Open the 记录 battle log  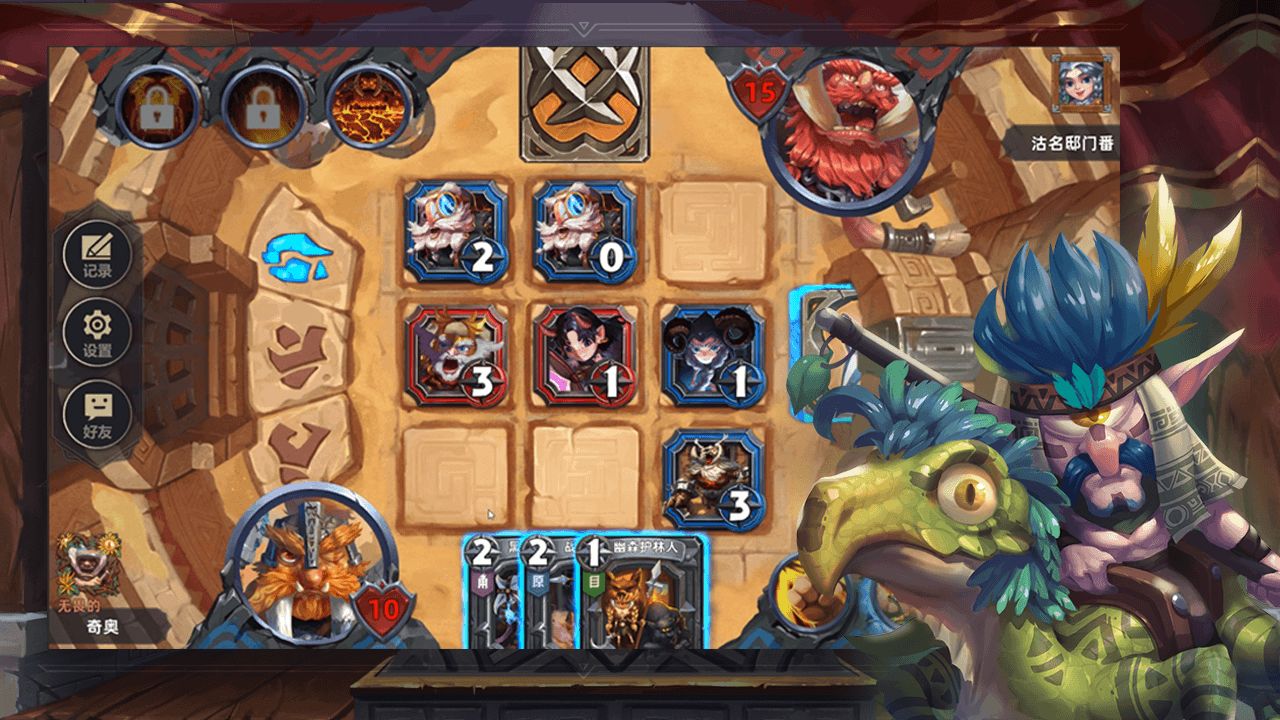coord(97,254)
